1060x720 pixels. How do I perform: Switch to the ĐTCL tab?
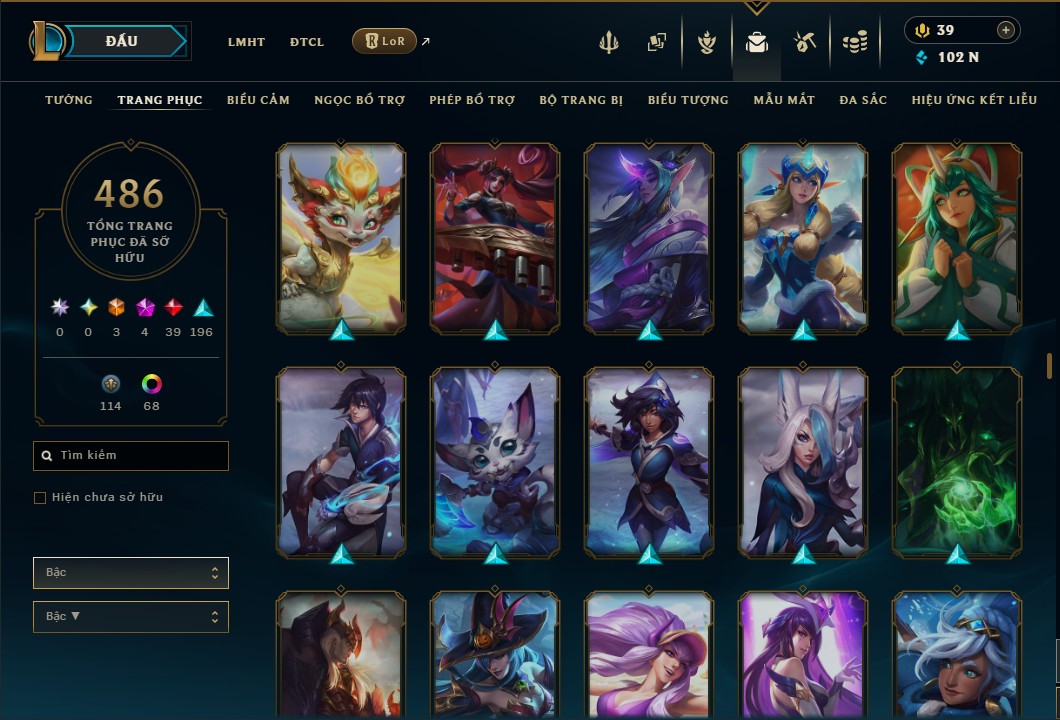point(307,42)
